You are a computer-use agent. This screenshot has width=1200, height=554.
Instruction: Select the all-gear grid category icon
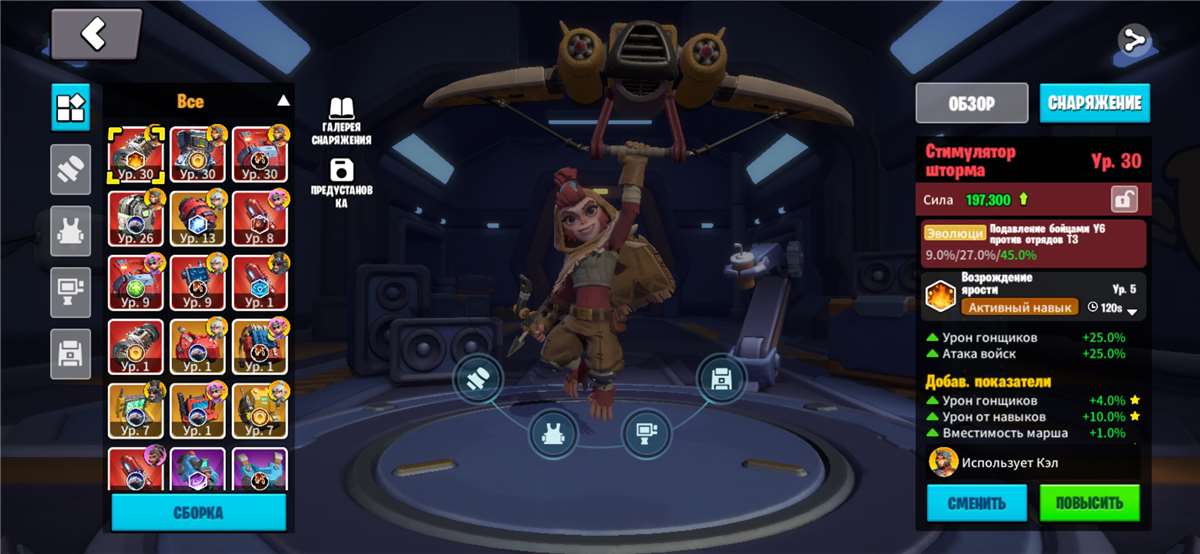coord(70,106)
